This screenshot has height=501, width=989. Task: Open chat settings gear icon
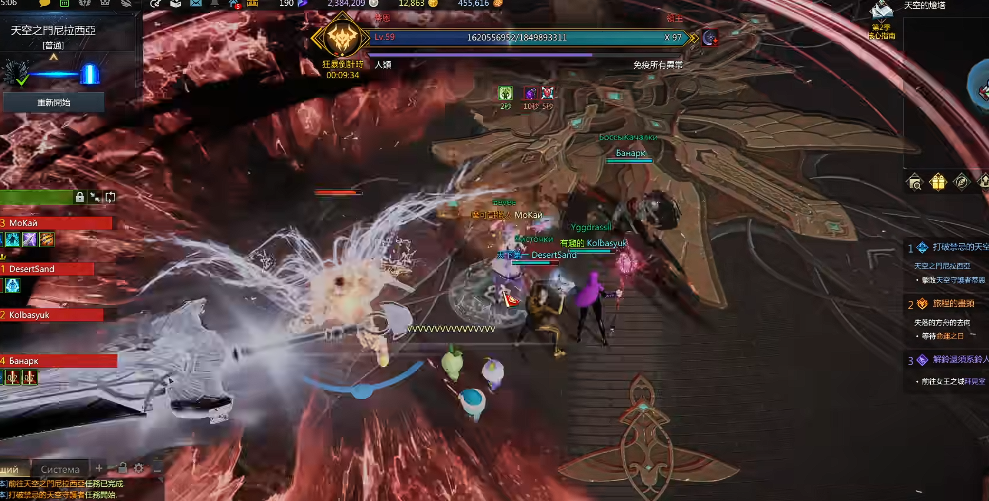tap(138, 468)
